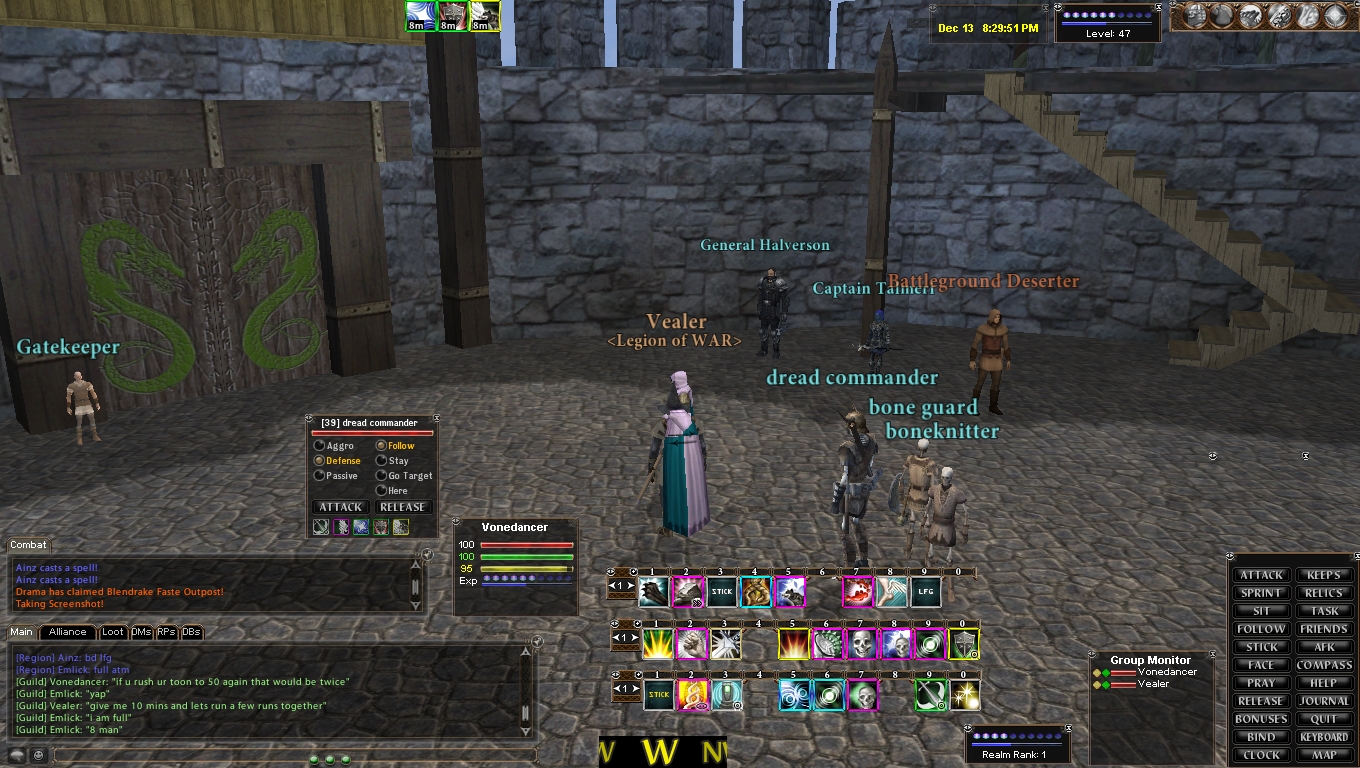Release the dread commander pet
The image size is (1360, 768).
[x=403, y=507]
